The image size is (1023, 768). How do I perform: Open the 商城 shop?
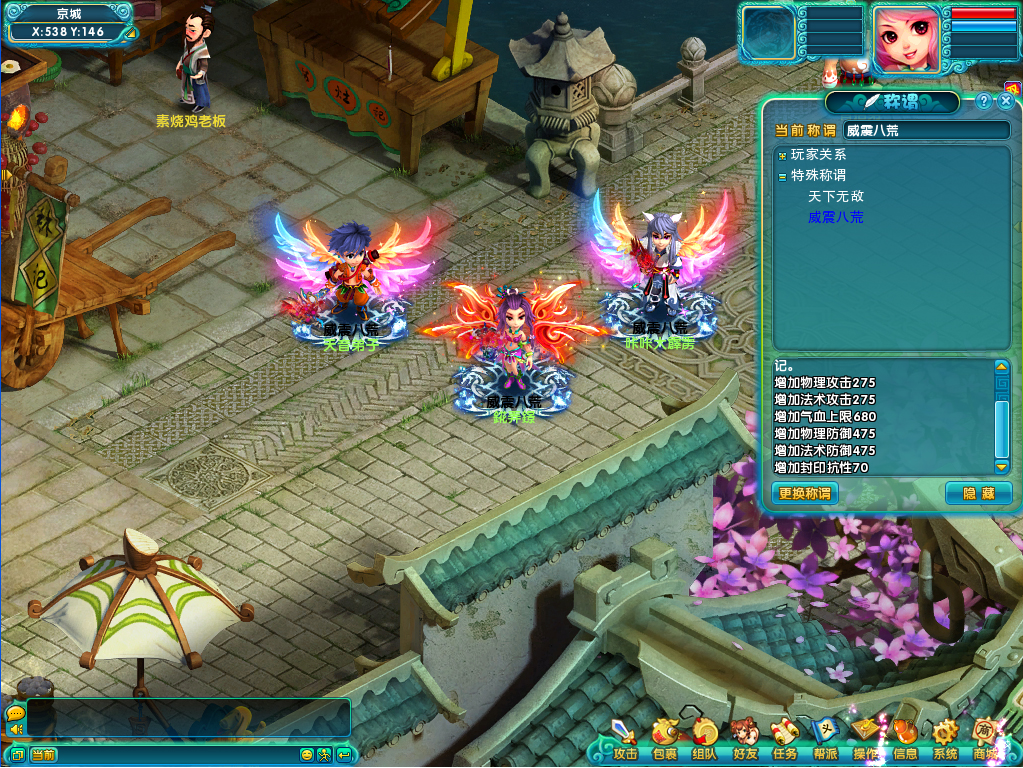point(986,740)
